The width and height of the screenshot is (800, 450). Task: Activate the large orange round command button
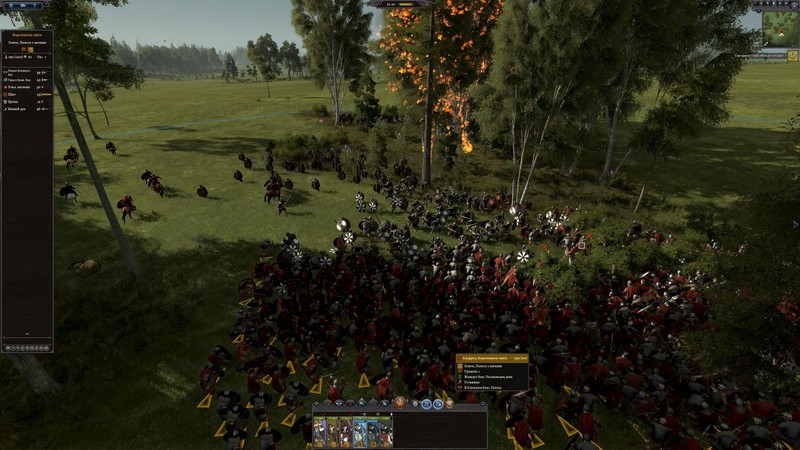[x=400, y=402]
